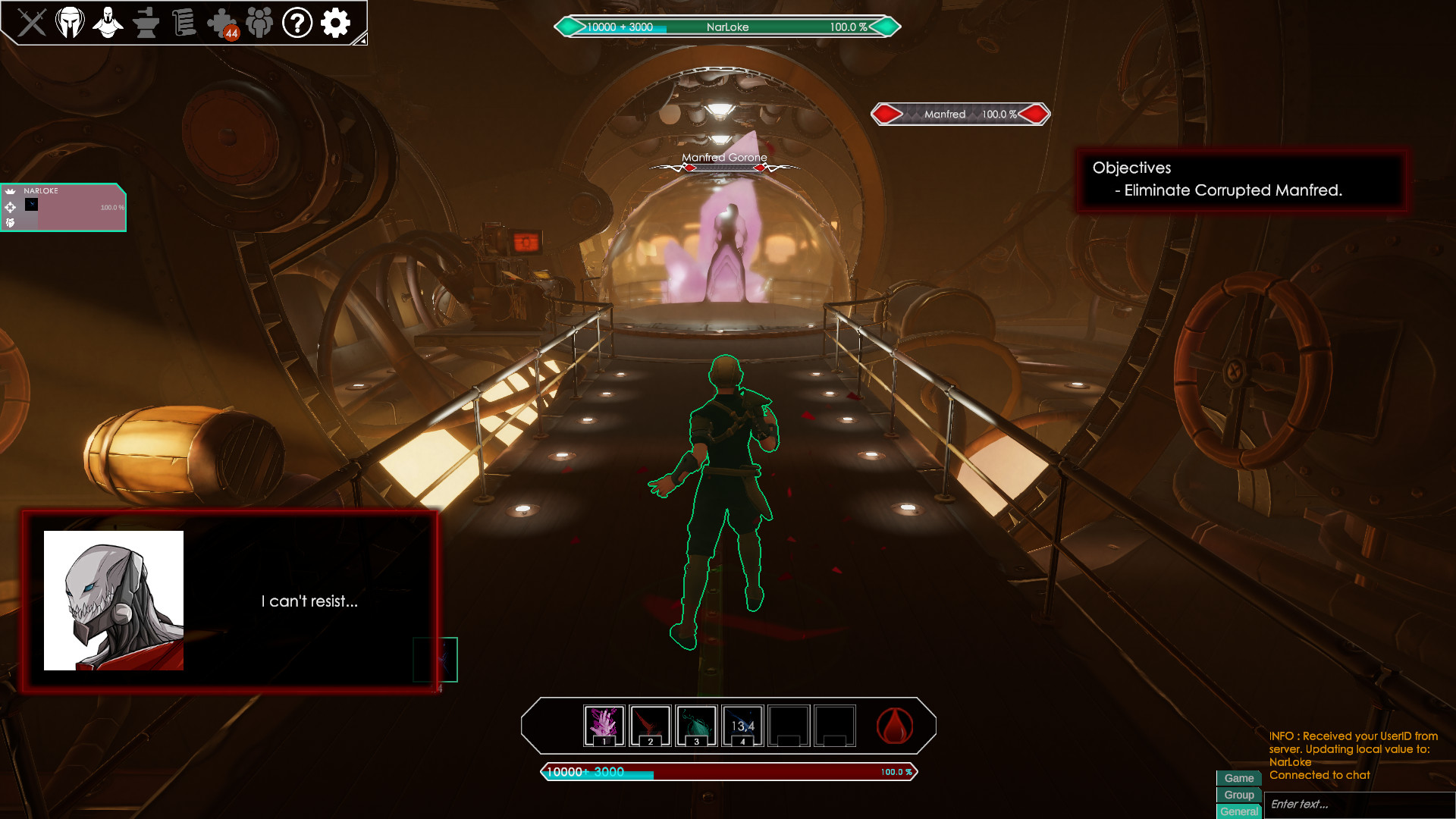Open the group of people icon
The image size is (1456, 819).
259,23
